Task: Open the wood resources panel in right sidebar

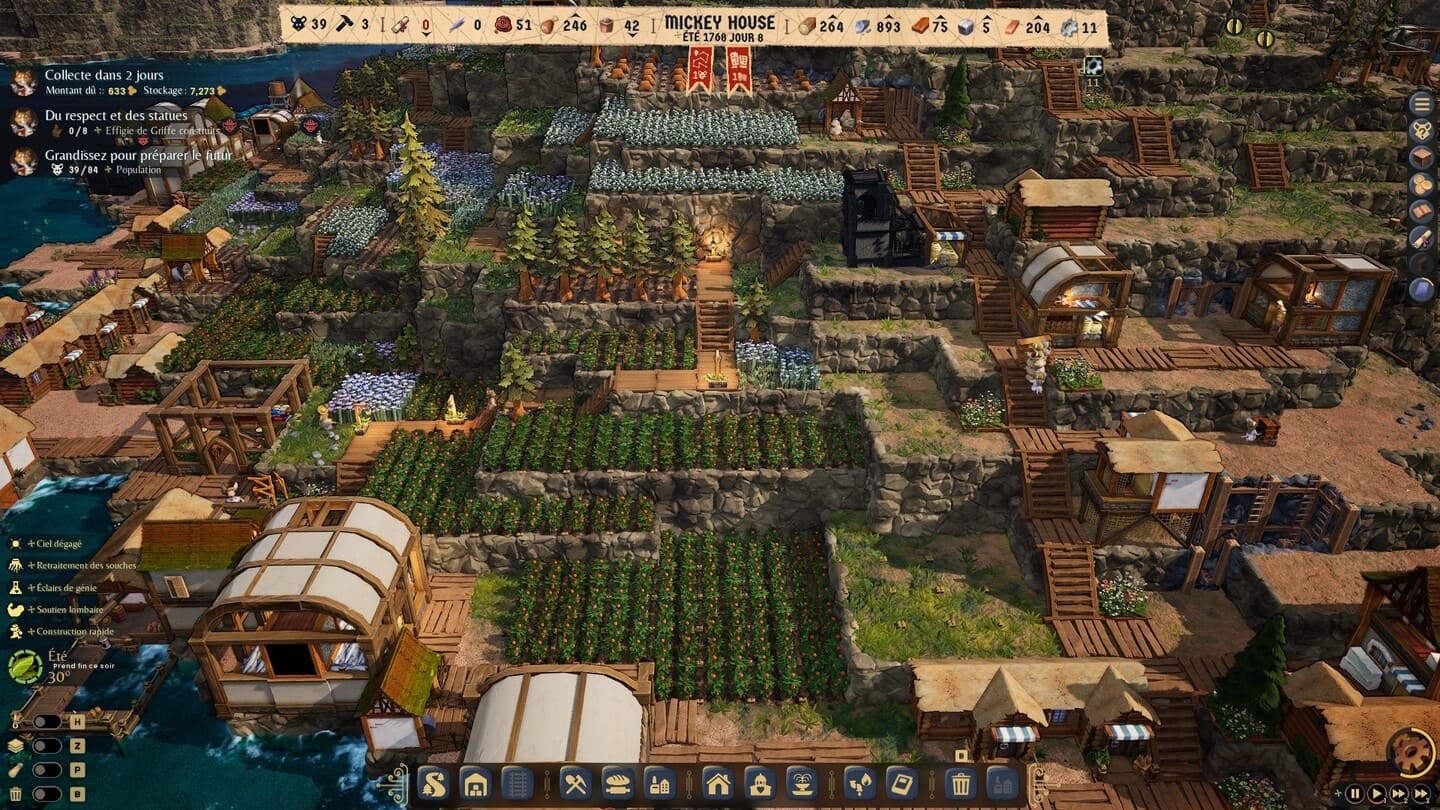Action: coord(1421,157)
